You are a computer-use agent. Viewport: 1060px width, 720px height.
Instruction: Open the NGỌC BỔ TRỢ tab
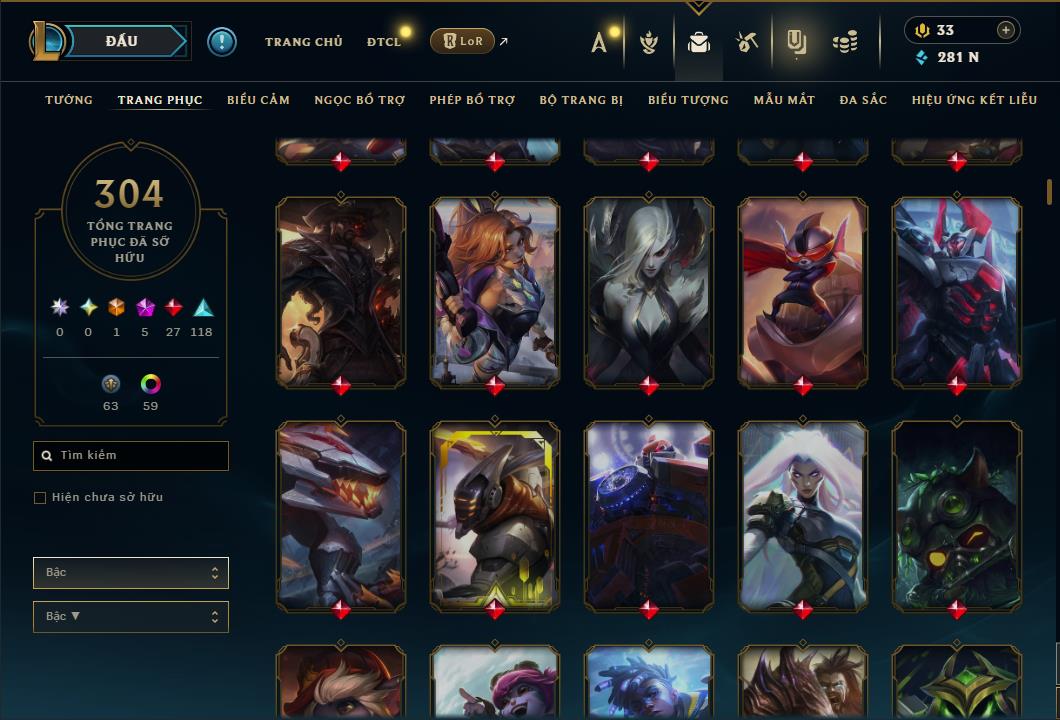(360, 100)
